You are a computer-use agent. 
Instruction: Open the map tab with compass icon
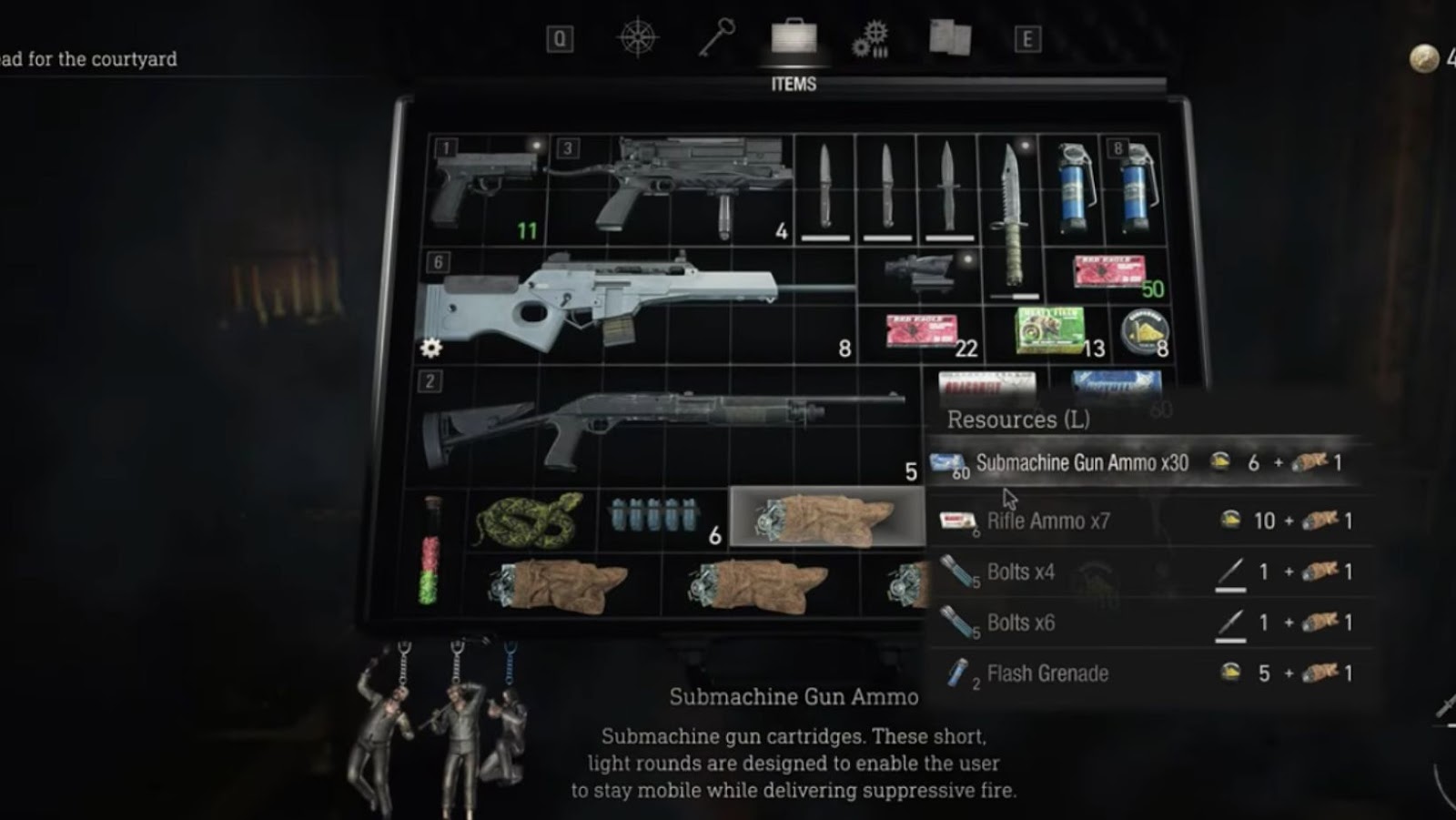[x=637, y=38]
